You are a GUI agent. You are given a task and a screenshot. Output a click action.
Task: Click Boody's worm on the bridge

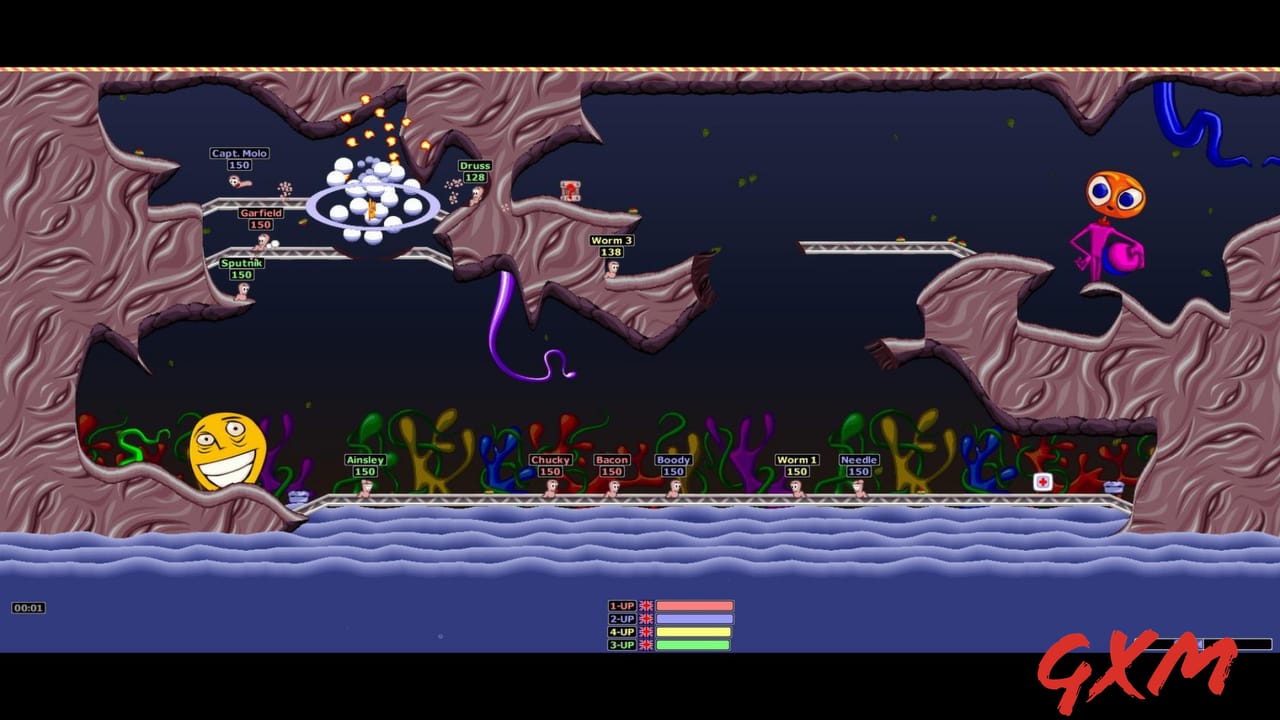coord(672,488)
